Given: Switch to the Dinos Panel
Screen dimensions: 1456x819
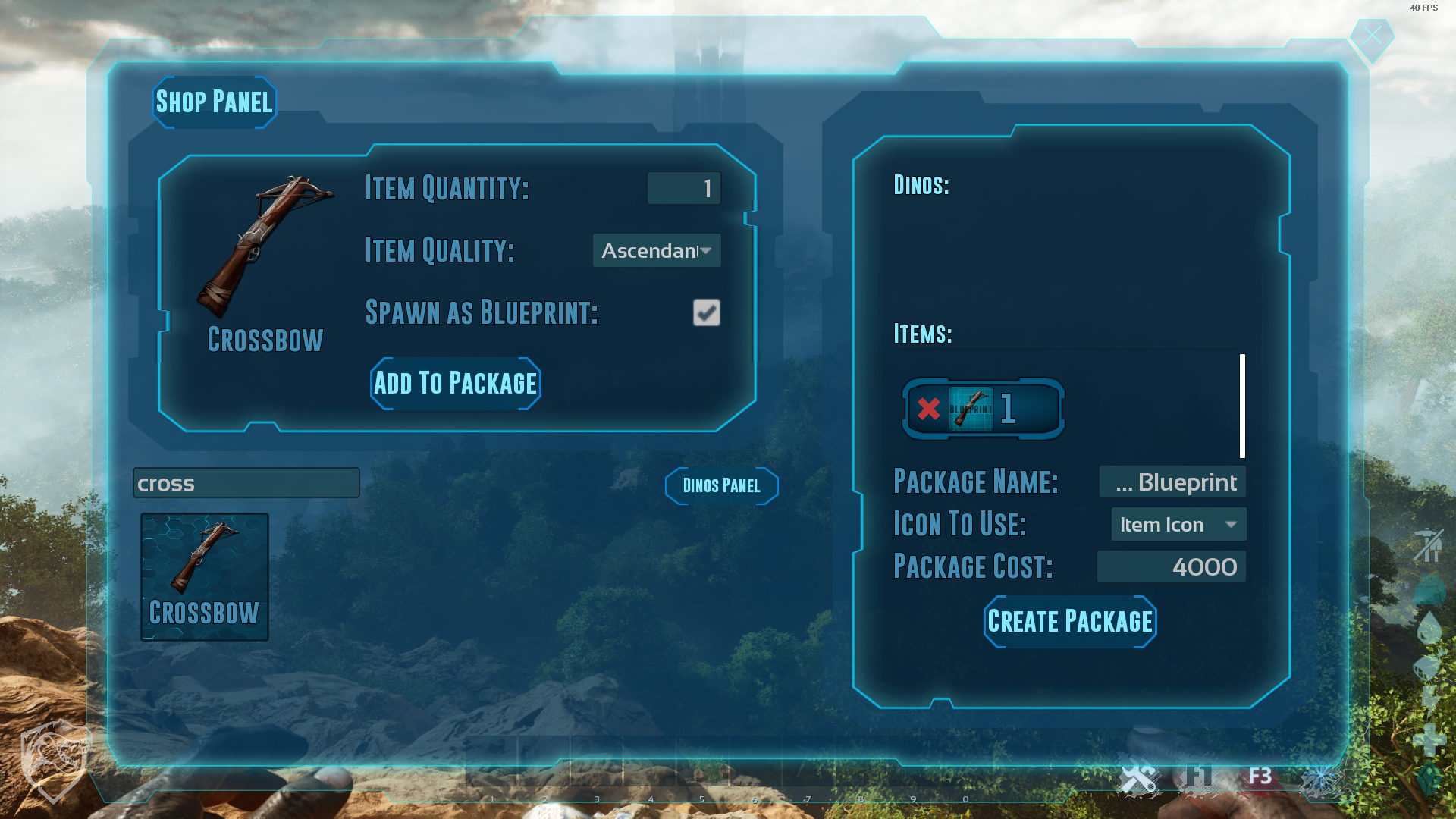Looking at the screenshot, I should [721, 486].
